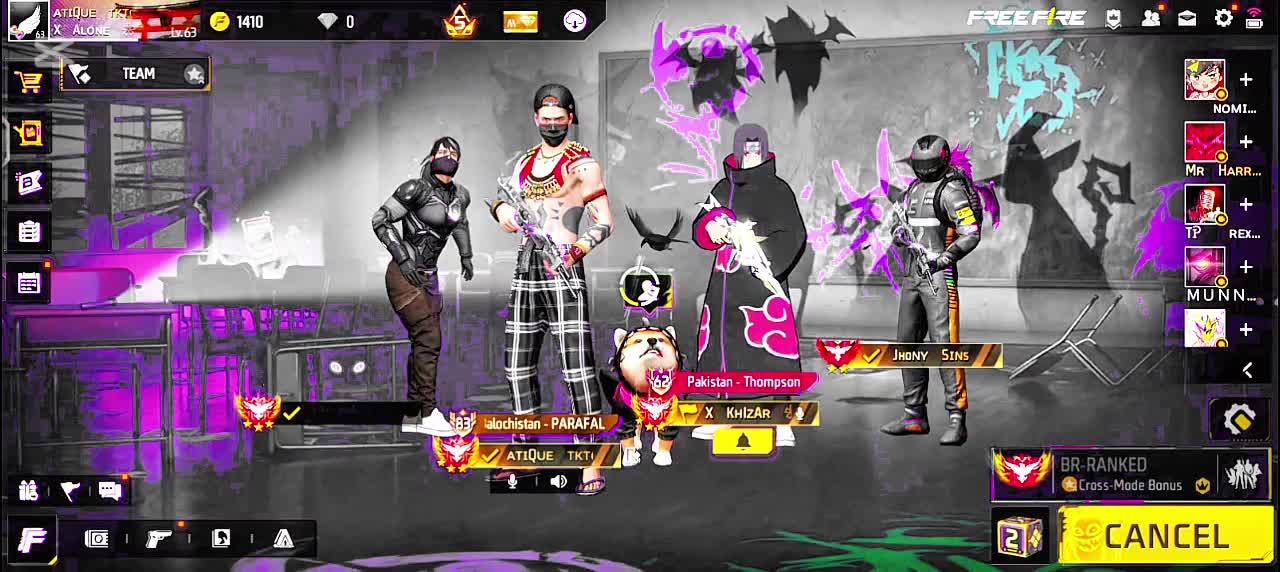Open the weapons pistol tab
This screenshot has height=572, width=1280.
(x=159, y=539)
